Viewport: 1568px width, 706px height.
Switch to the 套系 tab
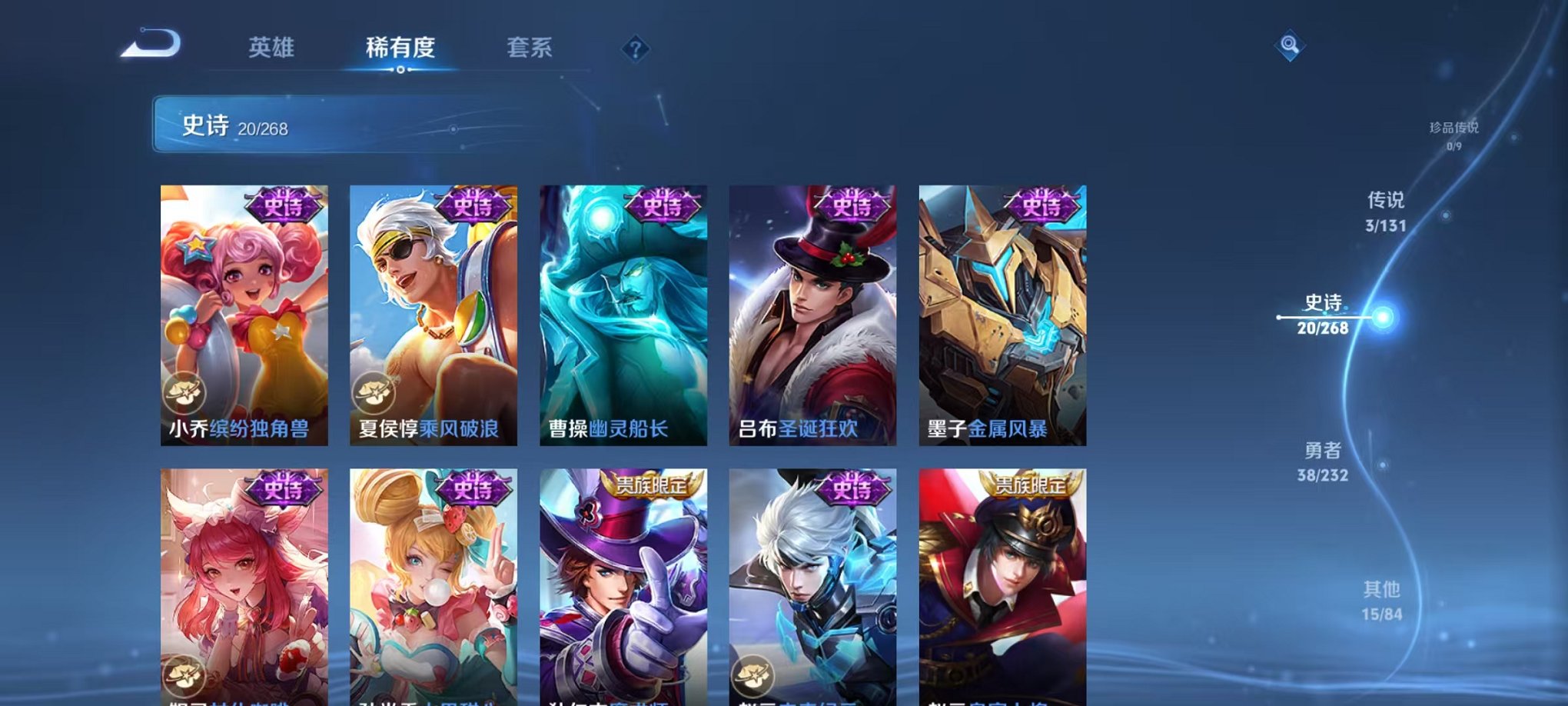click(536, 48)
